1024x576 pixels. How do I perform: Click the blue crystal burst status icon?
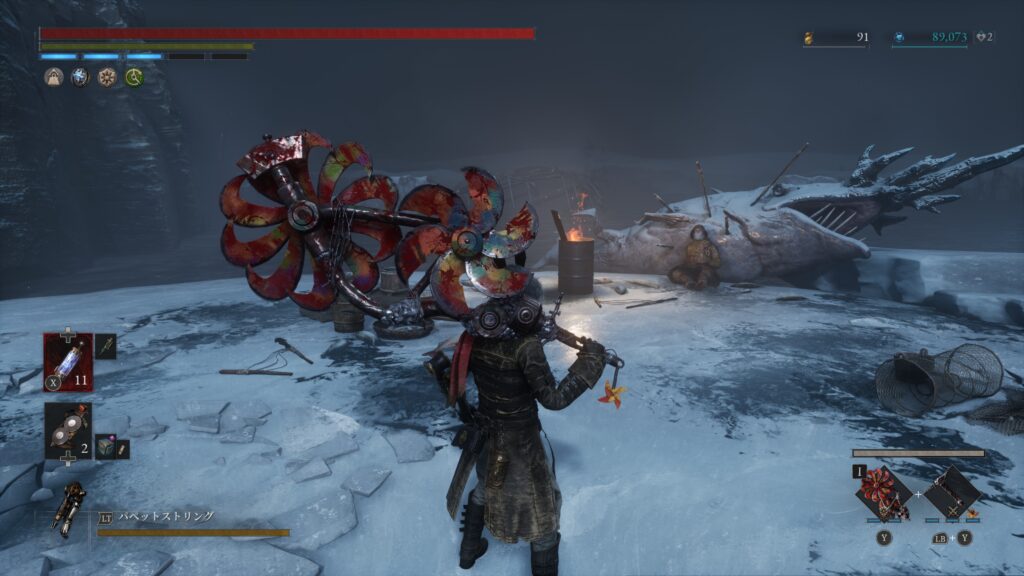80,77
